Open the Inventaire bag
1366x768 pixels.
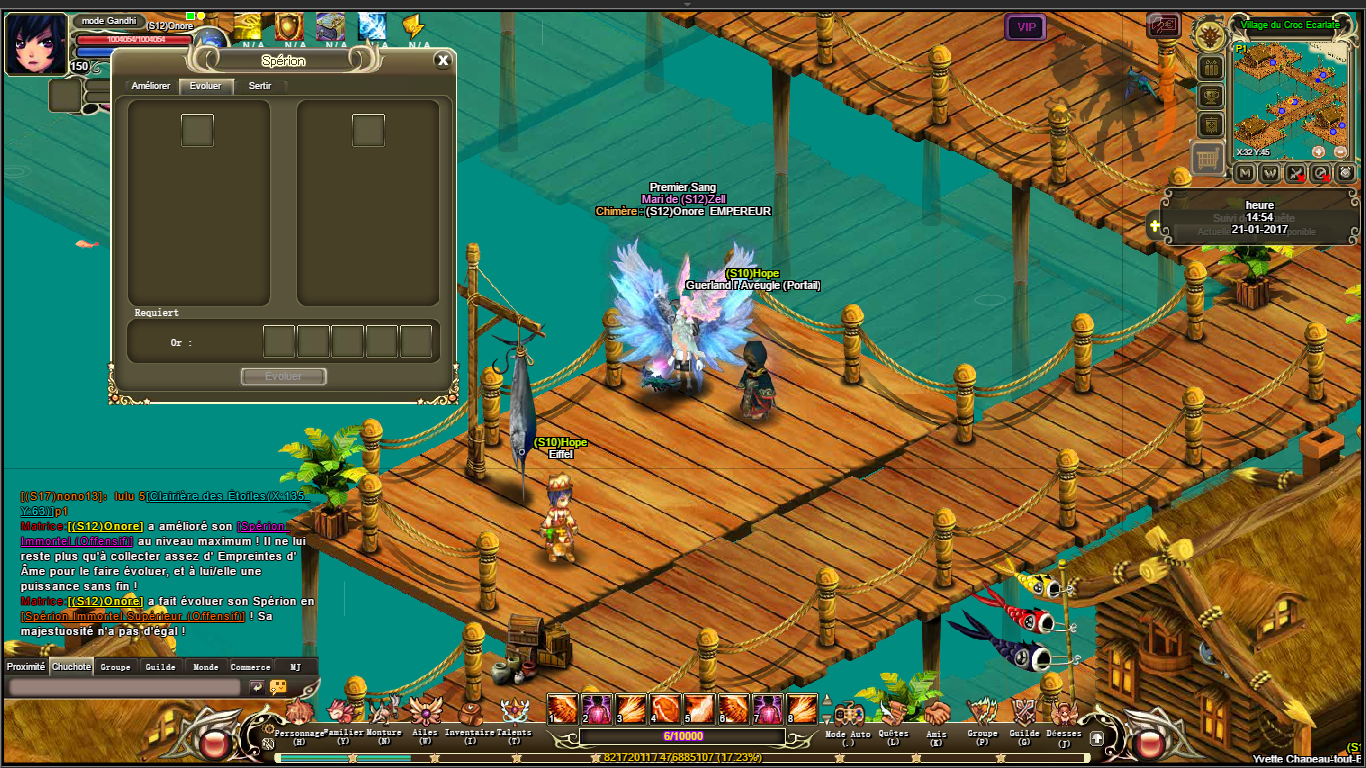(x=469, y=714)
